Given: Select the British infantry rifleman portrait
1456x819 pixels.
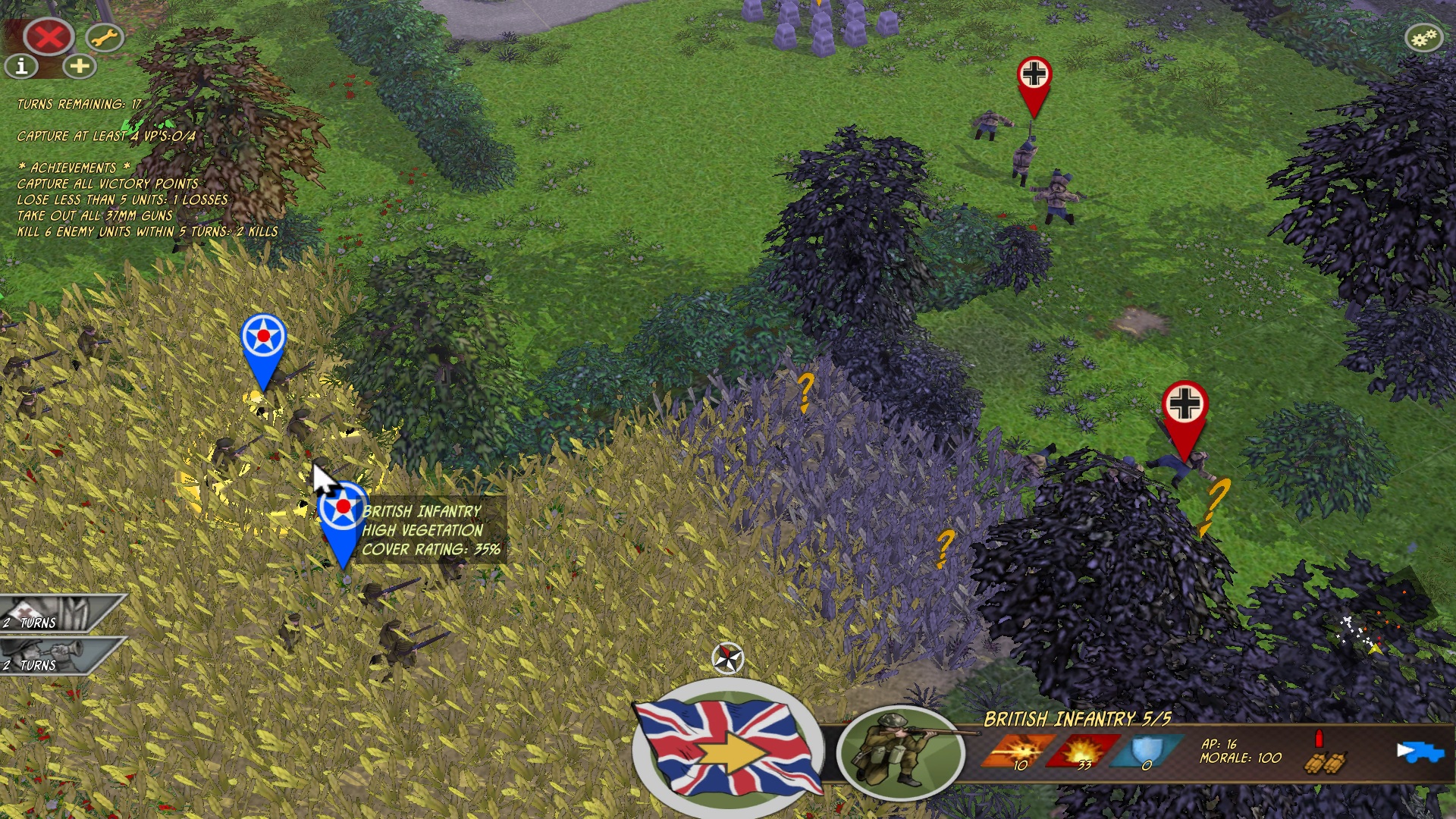Looking at the screenshot, I should point(900,752).
